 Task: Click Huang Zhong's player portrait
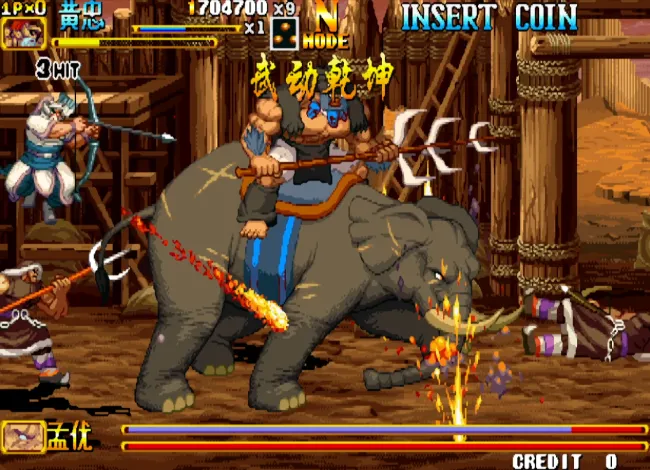pyautogui.click(x=23, y=33)
